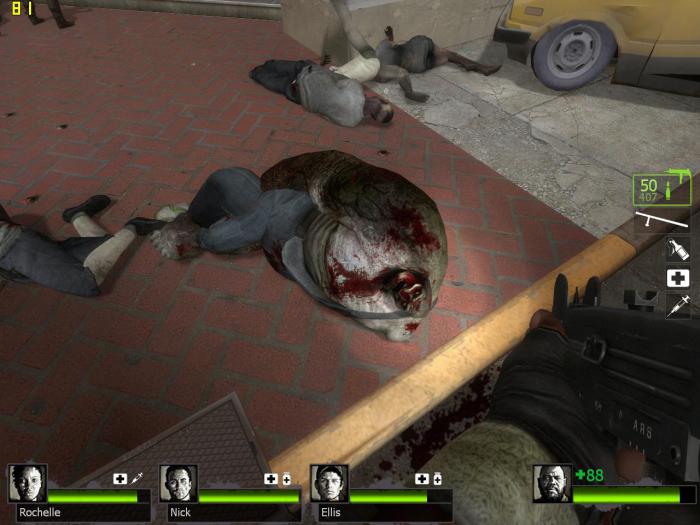Click Nick's teammate portrait
Viewport: 700px width, 525px height.
[178, 483]
